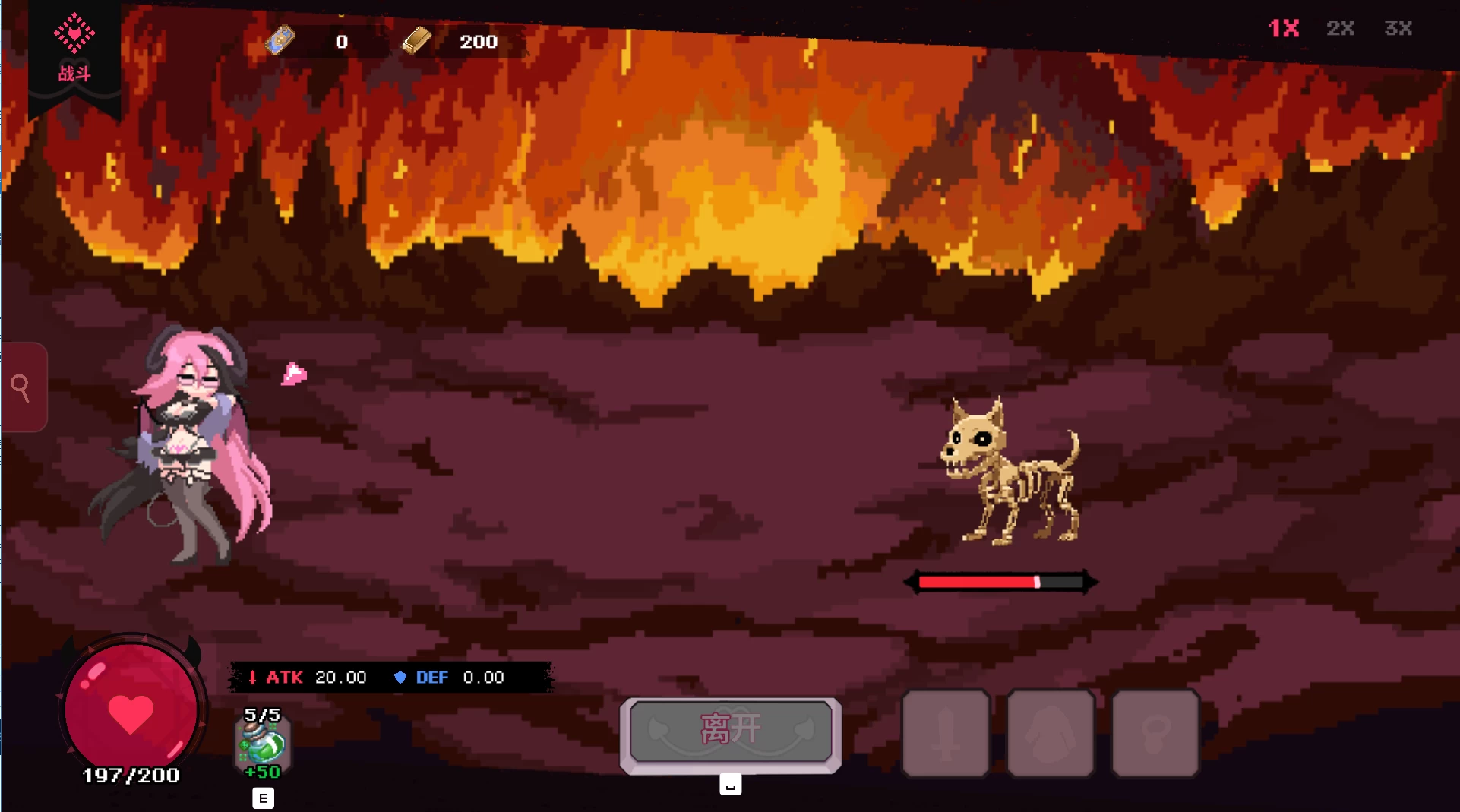Viewport: 1460px width, 812px height.
Task: Open the magnifier side tab
Action: click(x=23, y=388)
